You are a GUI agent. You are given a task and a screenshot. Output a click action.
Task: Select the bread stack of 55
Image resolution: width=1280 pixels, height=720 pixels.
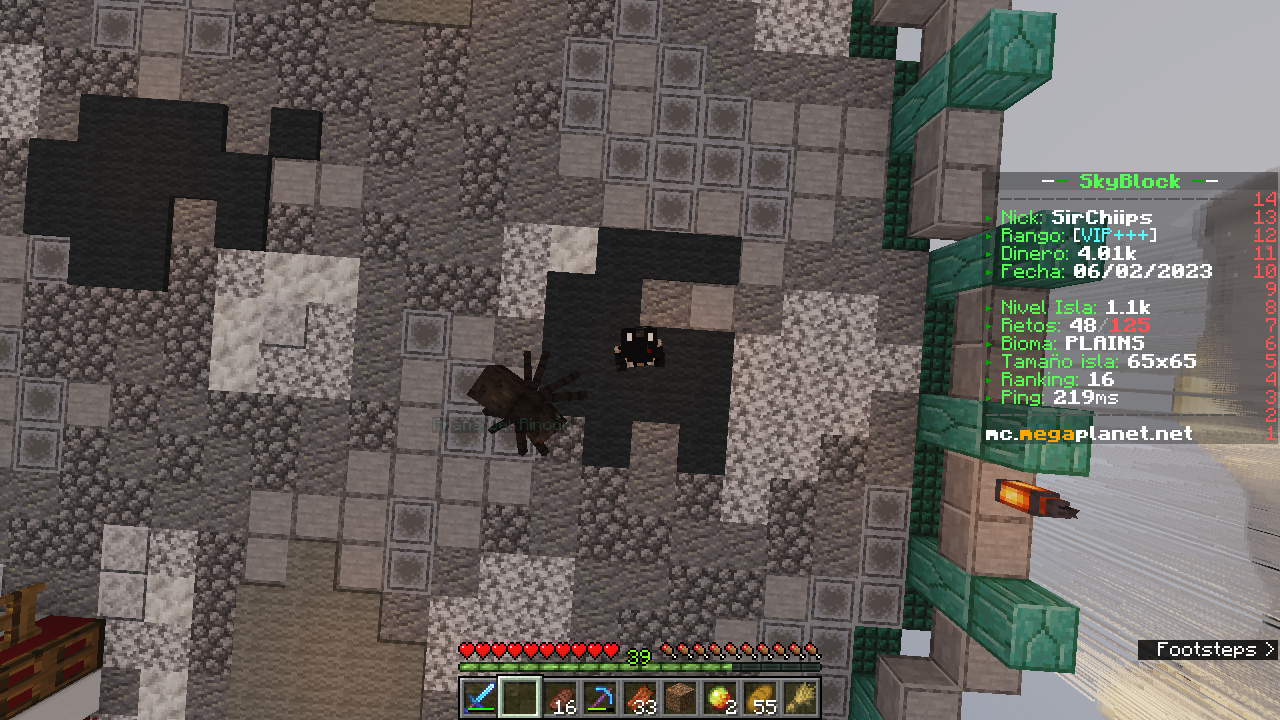pos(760,696)
